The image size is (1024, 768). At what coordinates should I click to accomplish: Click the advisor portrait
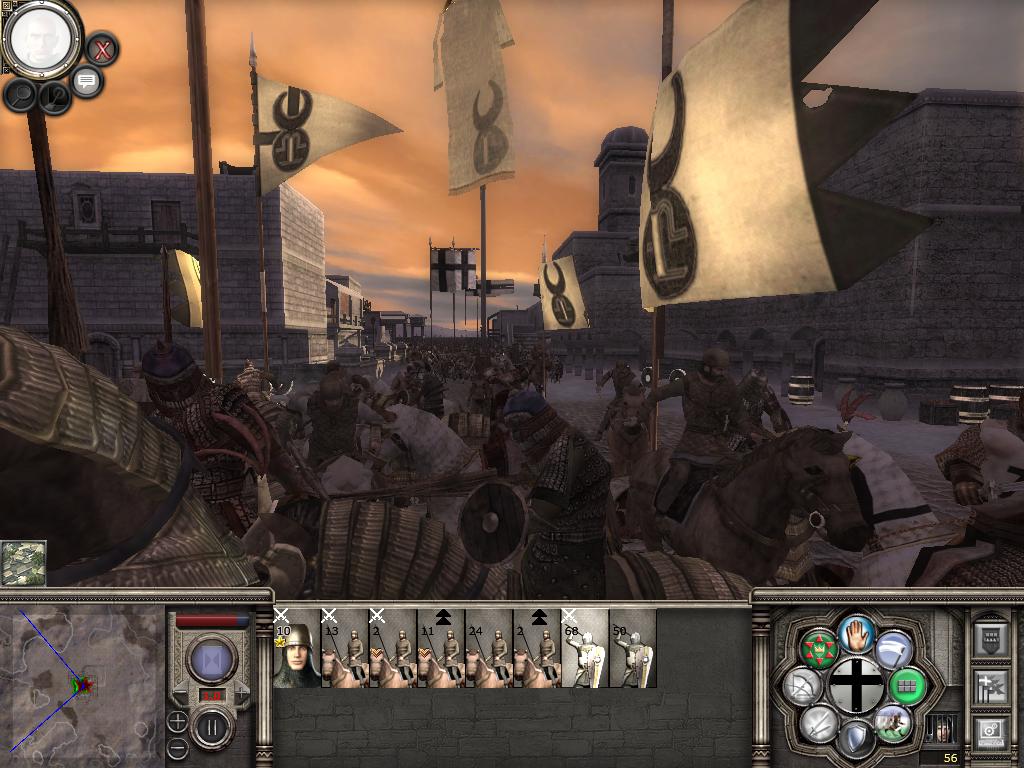pyautogui.click(x=42, y=39)
